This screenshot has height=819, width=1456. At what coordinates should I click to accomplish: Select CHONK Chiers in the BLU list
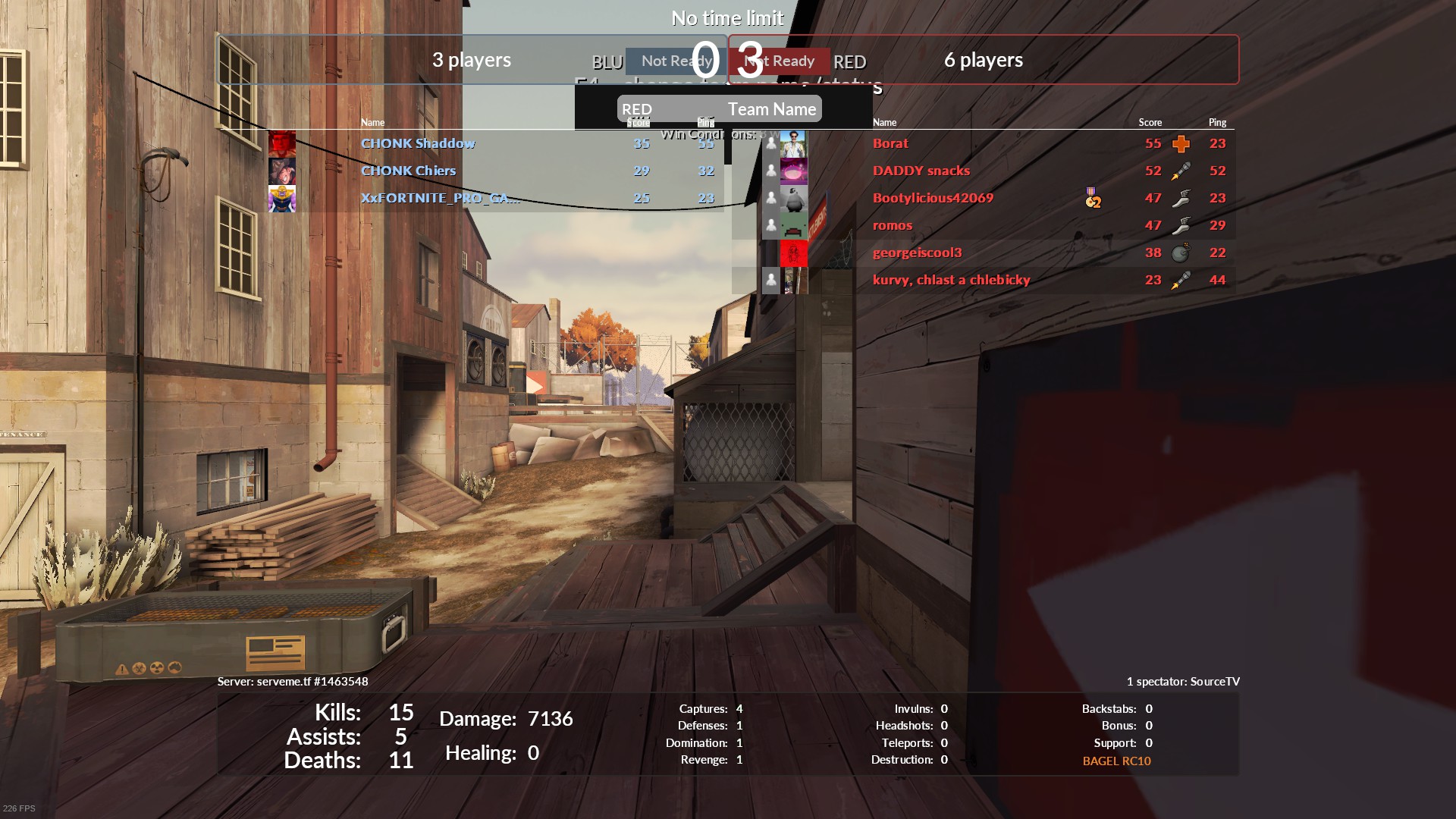[x=408, y=171]
